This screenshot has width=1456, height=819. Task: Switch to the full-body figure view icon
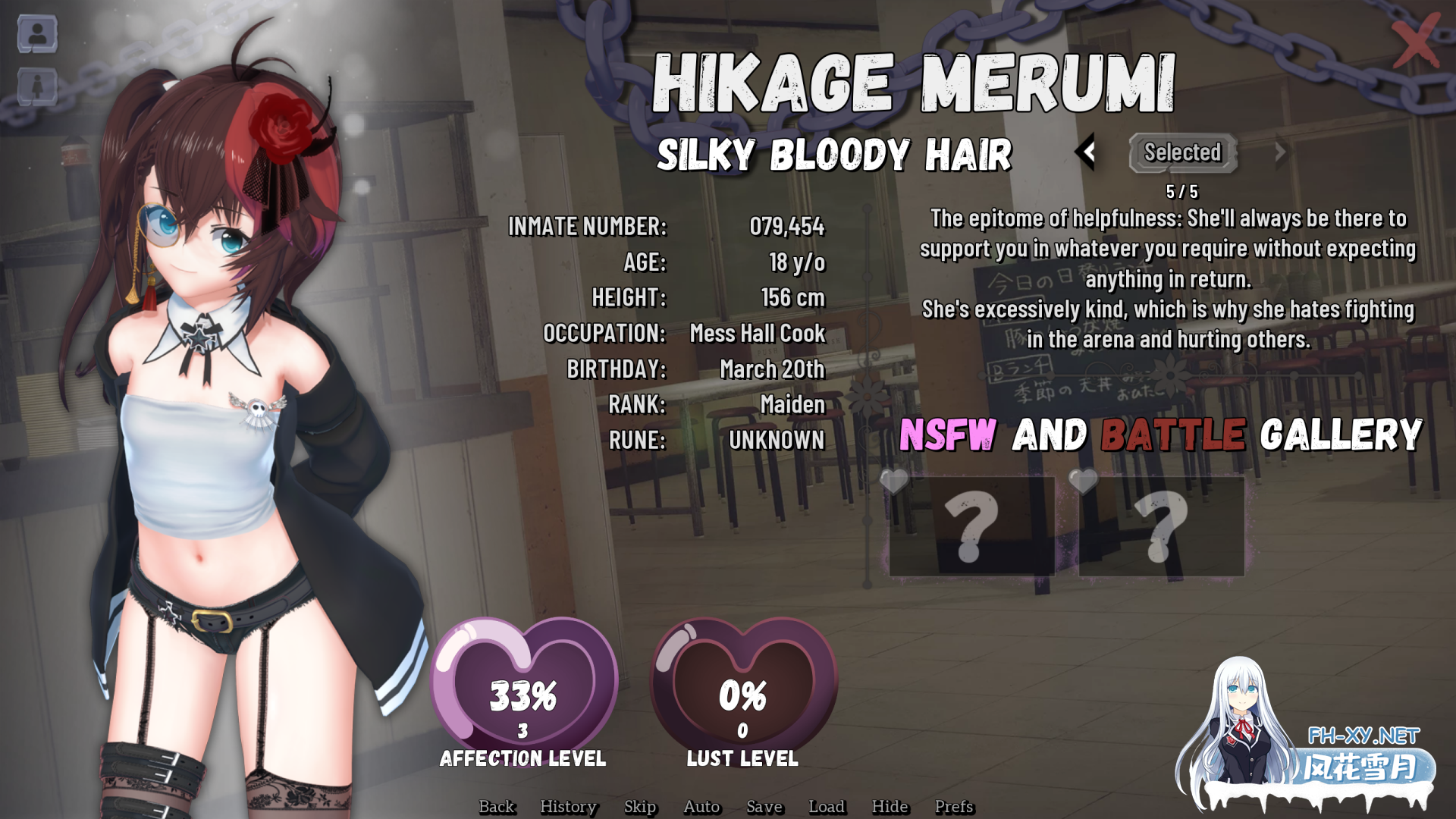pyautogui.click(x=37, y=86)
